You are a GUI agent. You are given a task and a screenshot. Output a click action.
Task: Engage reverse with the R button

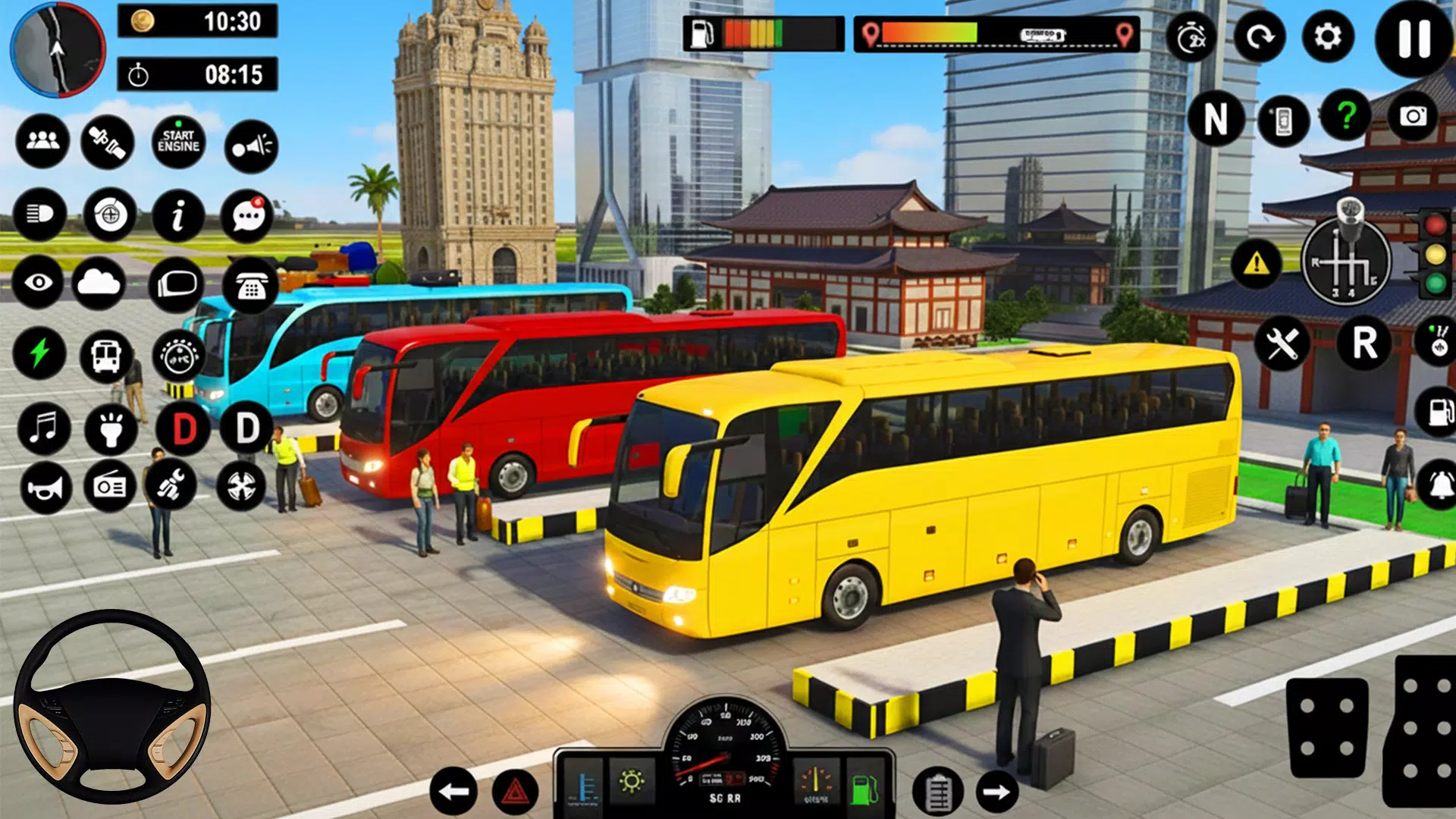point(1364,344)
